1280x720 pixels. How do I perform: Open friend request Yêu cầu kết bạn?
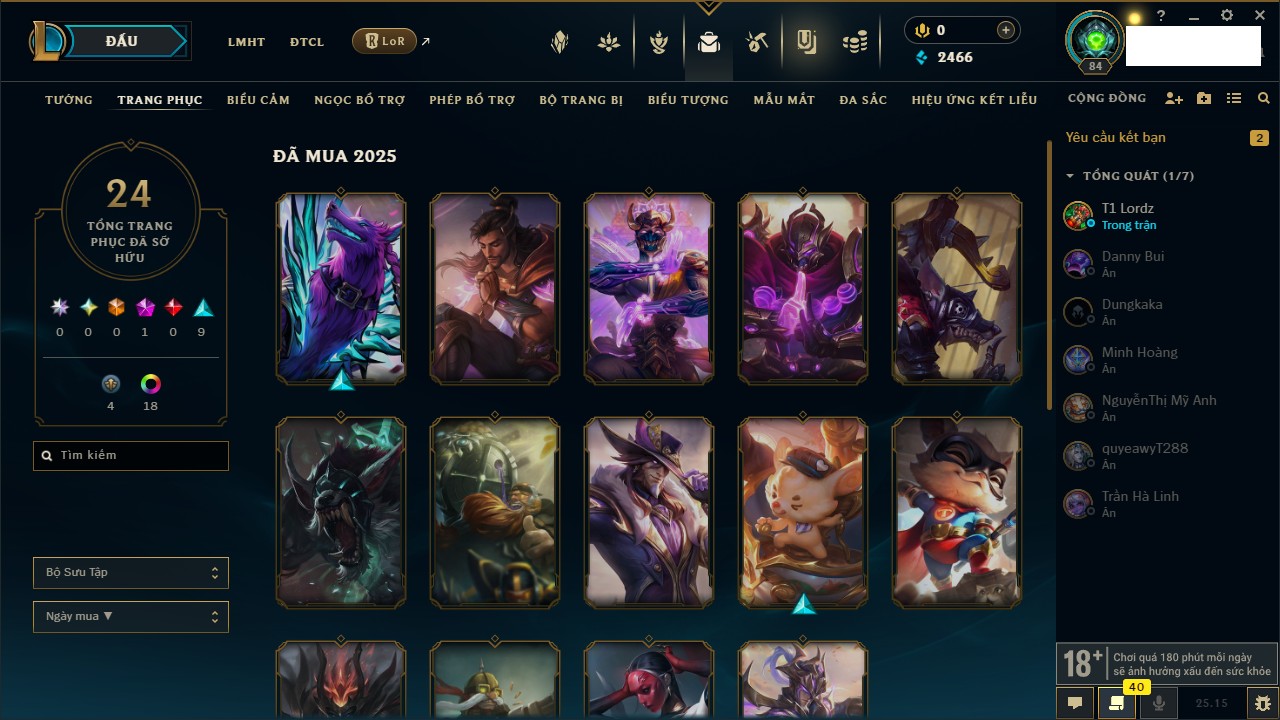pos(1115,138)
